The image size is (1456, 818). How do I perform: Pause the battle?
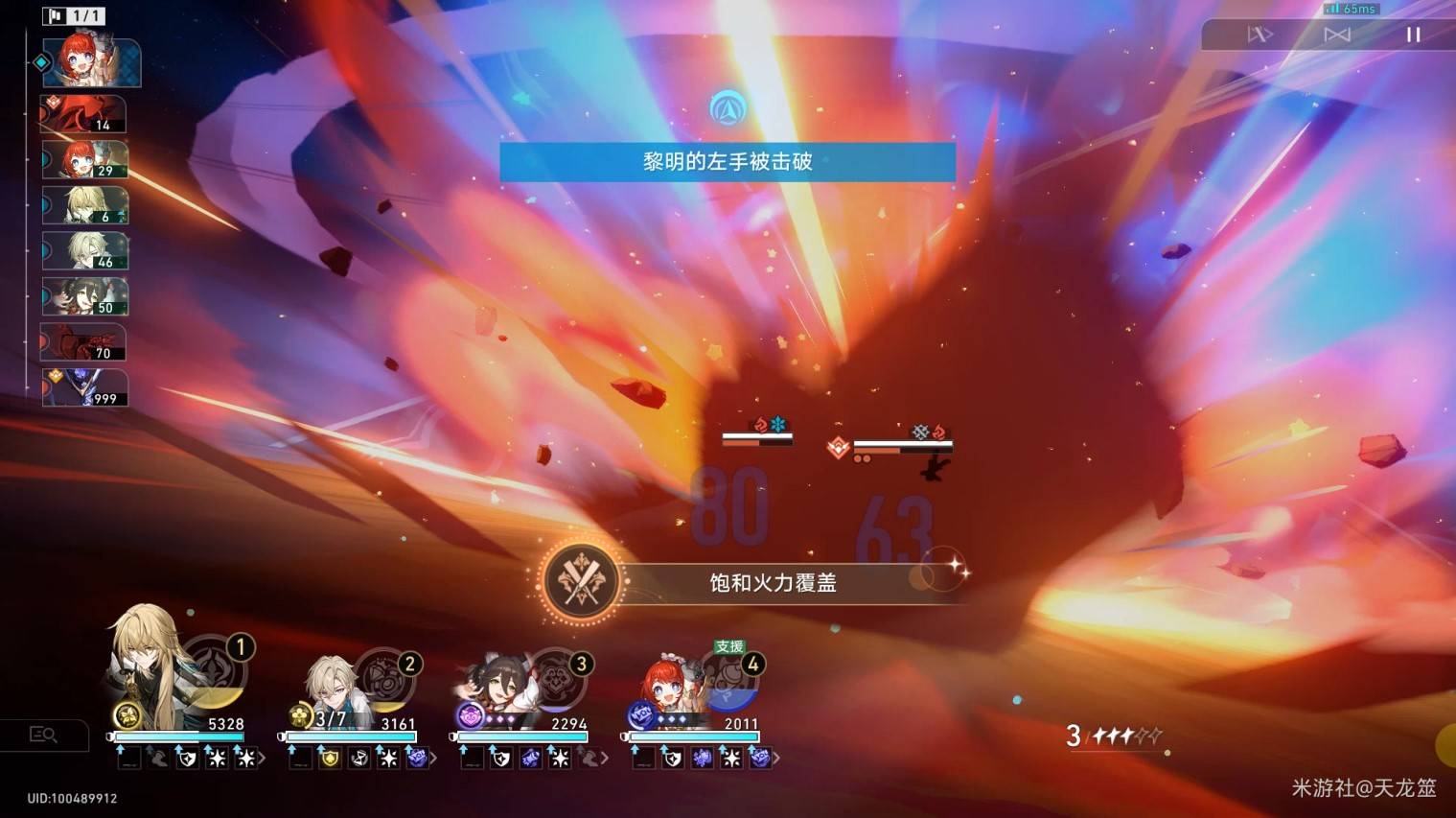coord(1413,35)
